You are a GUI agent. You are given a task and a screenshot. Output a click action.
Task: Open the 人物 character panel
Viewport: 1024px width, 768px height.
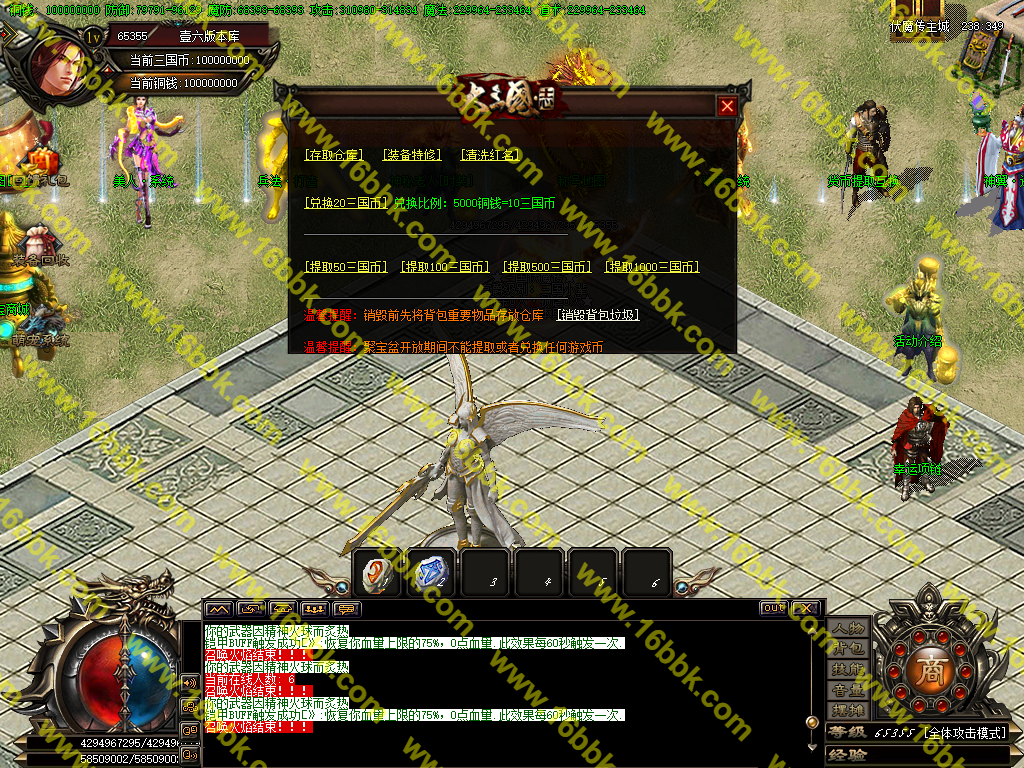click(x=848, y=629)
